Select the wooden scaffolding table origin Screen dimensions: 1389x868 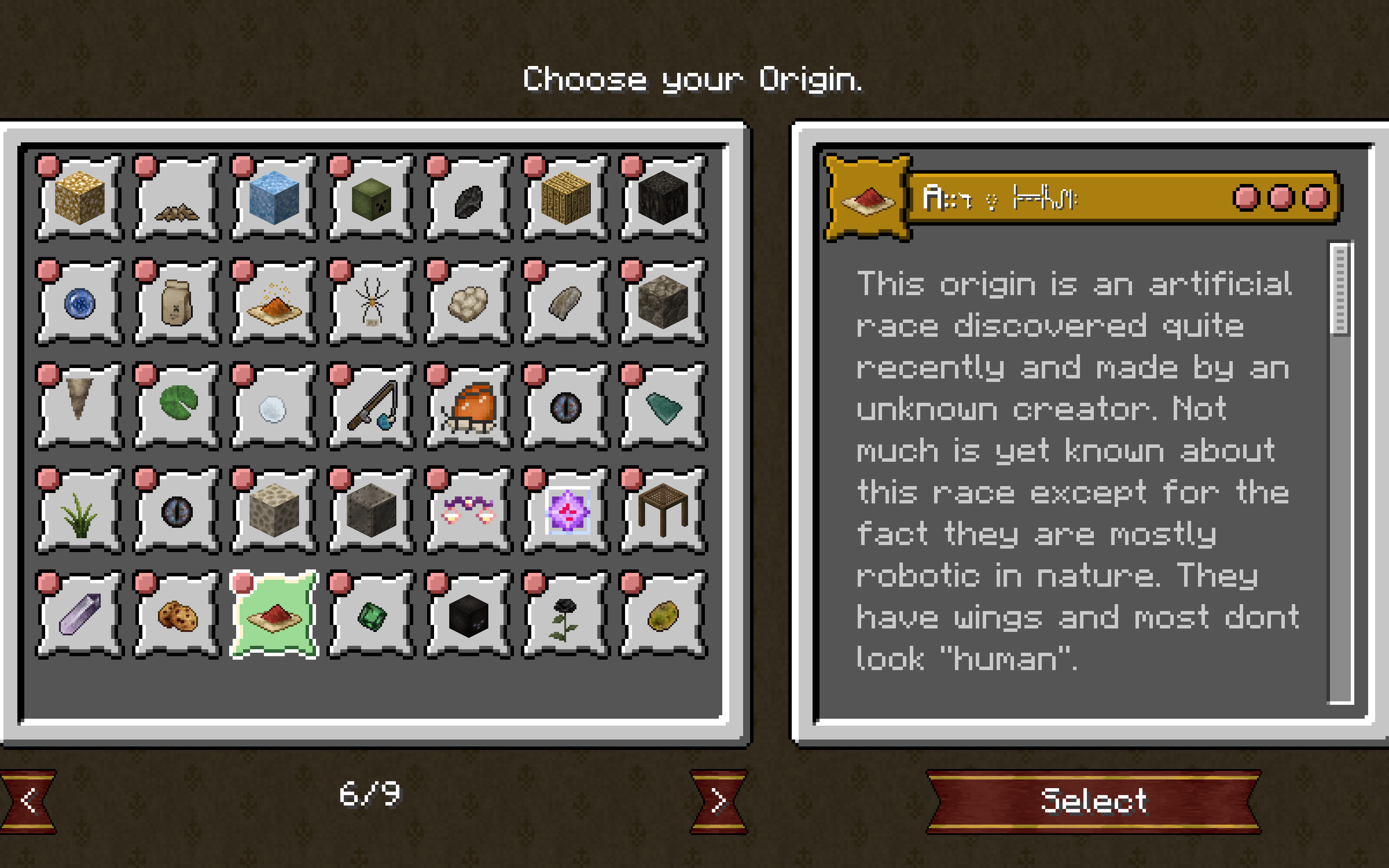pos(662,510)
